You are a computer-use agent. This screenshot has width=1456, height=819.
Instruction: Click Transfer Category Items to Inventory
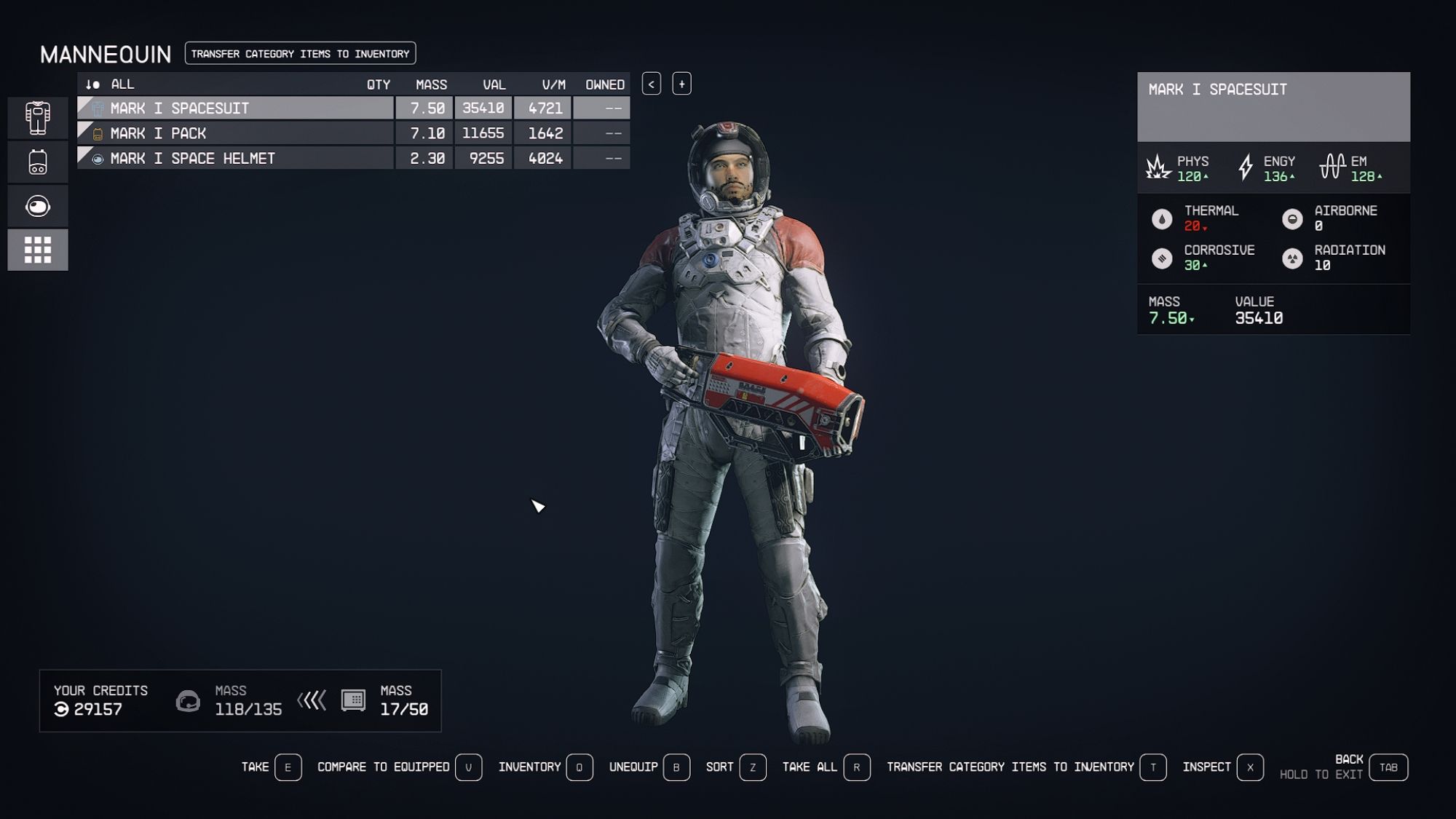(x=299, y=53)
